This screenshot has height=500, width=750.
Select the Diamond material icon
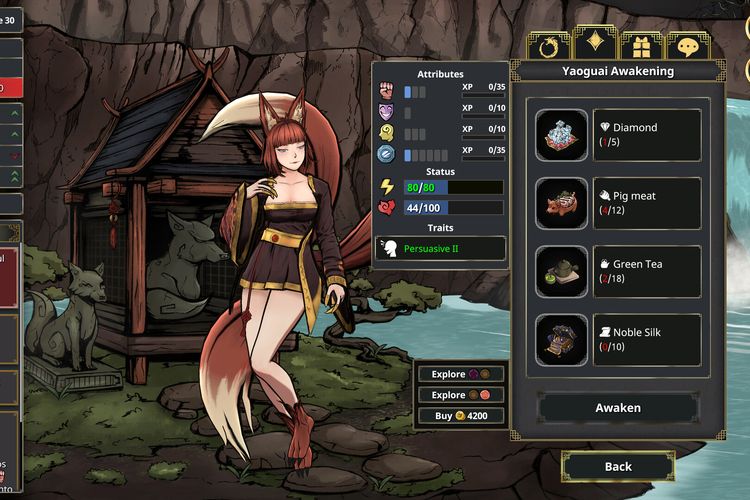coord(561,135)
